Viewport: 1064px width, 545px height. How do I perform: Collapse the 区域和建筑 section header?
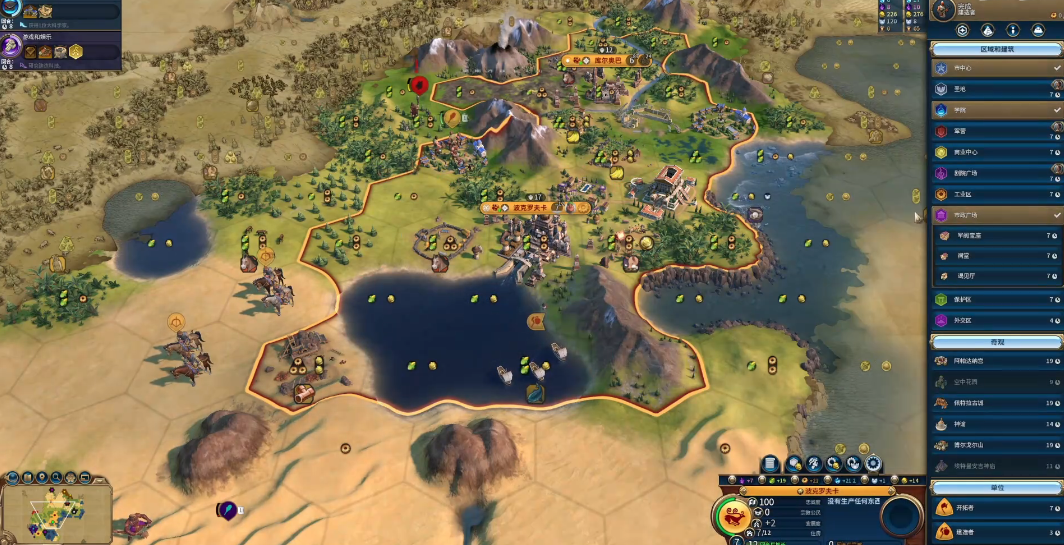[996, 48]
